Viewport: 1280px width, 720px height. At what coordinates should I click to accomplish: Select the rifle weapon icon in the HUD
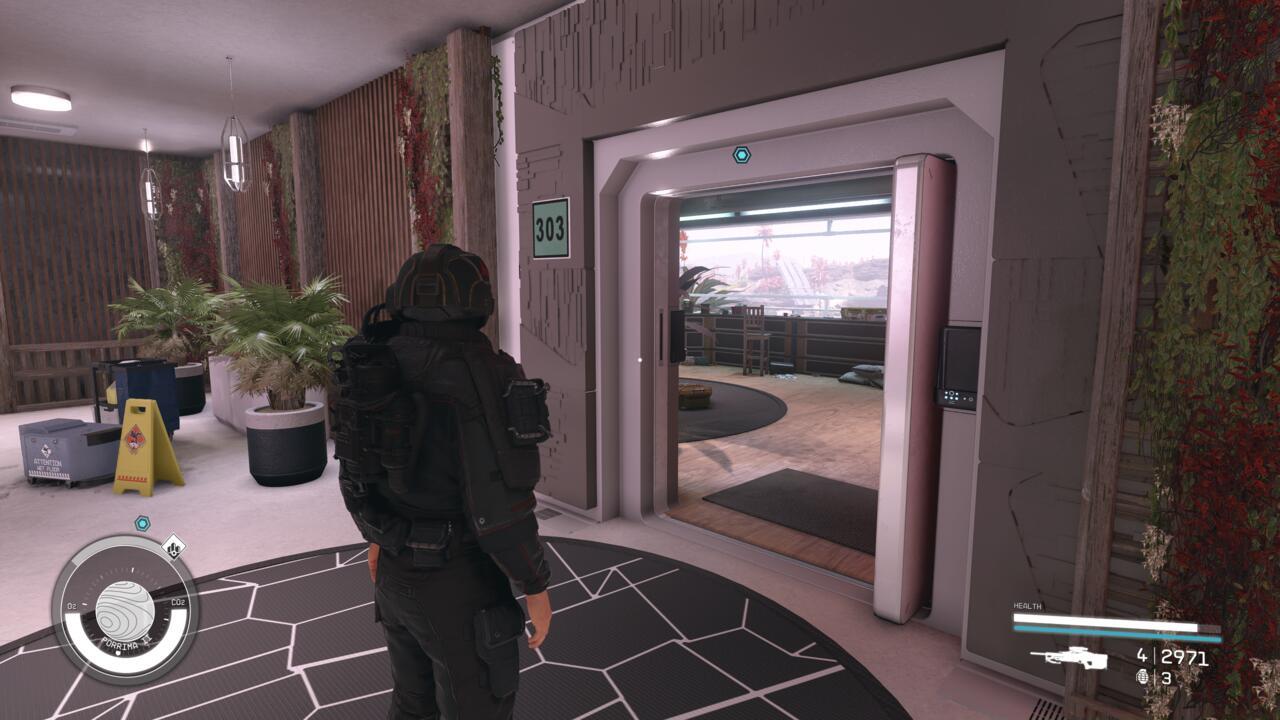(x=1070, y=658)
